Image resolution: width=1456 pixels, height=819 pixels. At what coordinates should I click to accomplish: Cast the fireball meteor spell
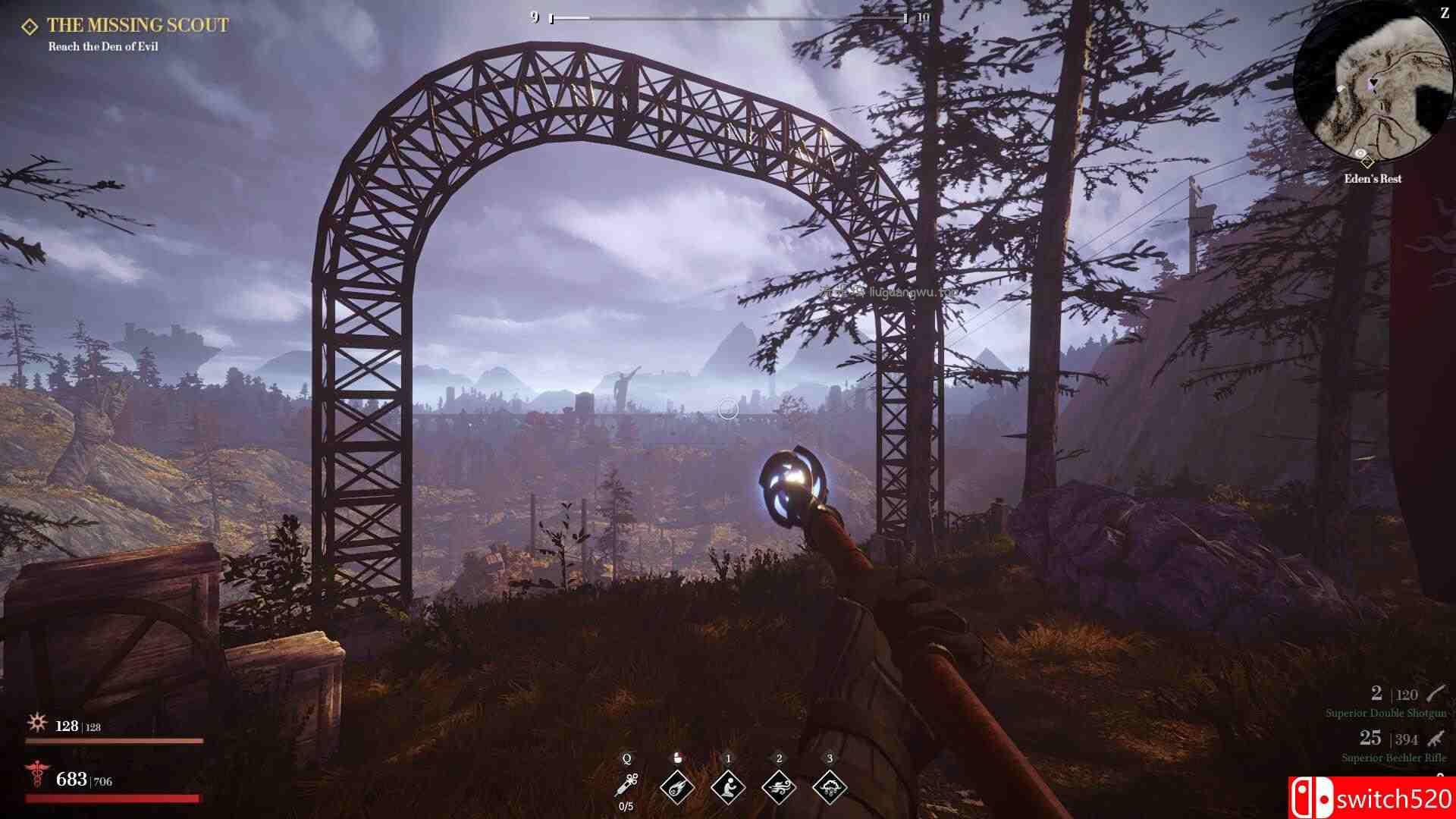(677, 786)
